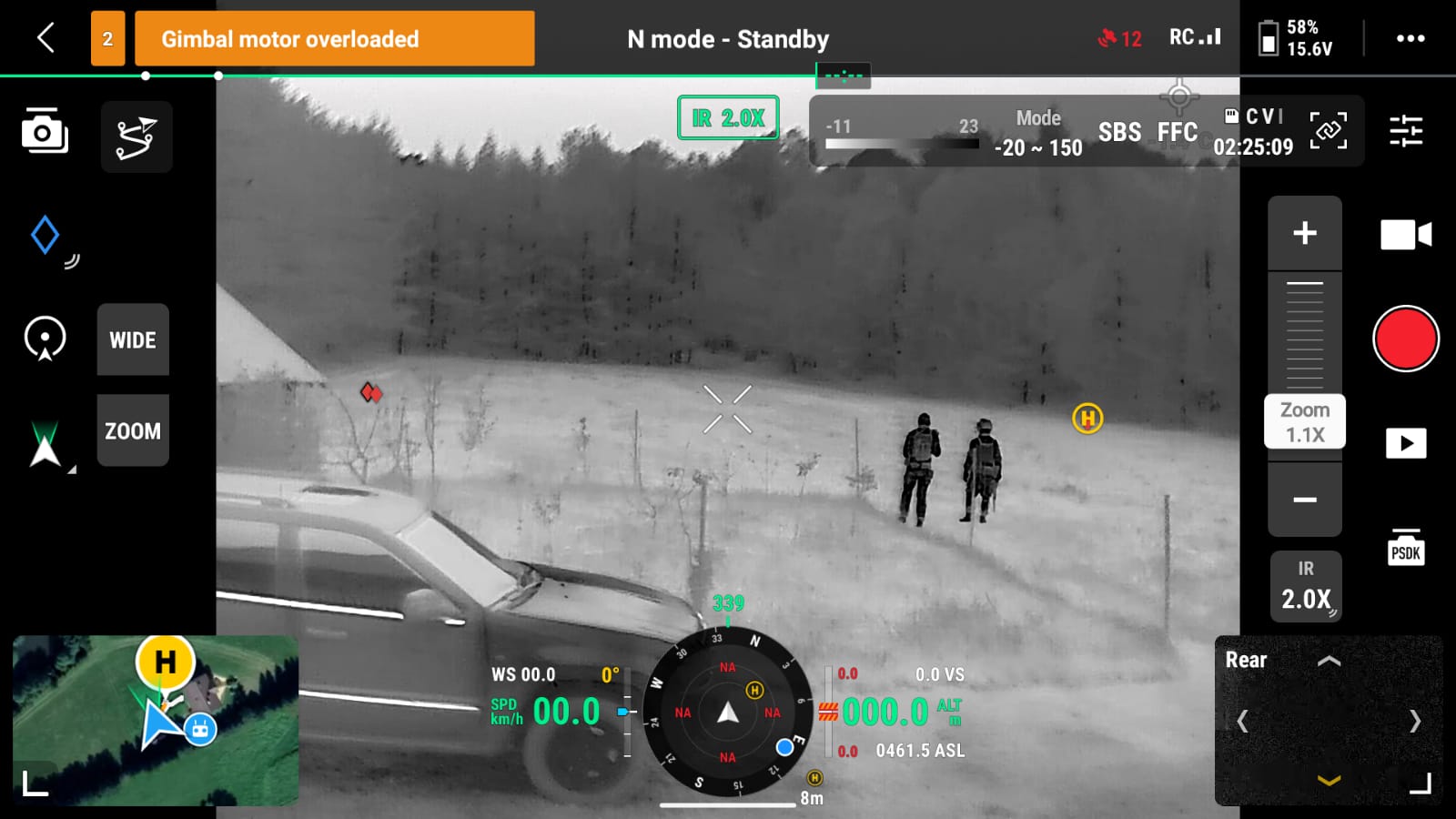
Task: Open the thermal Mode temperature range
Action: tap(1038, 133)
